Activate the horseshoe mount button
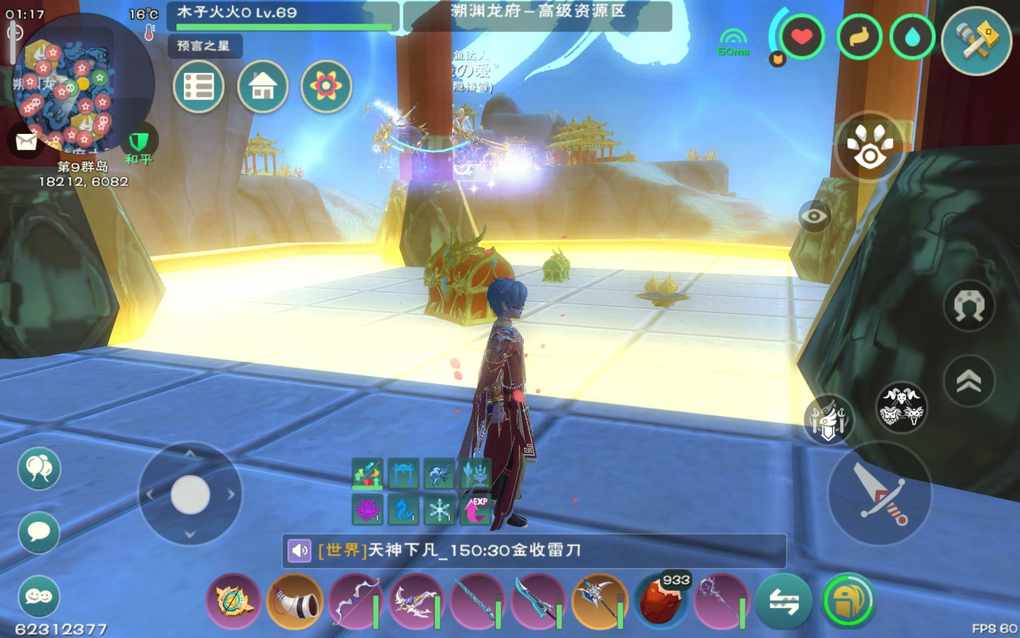This screenshot has width=1020, height=638. coord(969,305)
